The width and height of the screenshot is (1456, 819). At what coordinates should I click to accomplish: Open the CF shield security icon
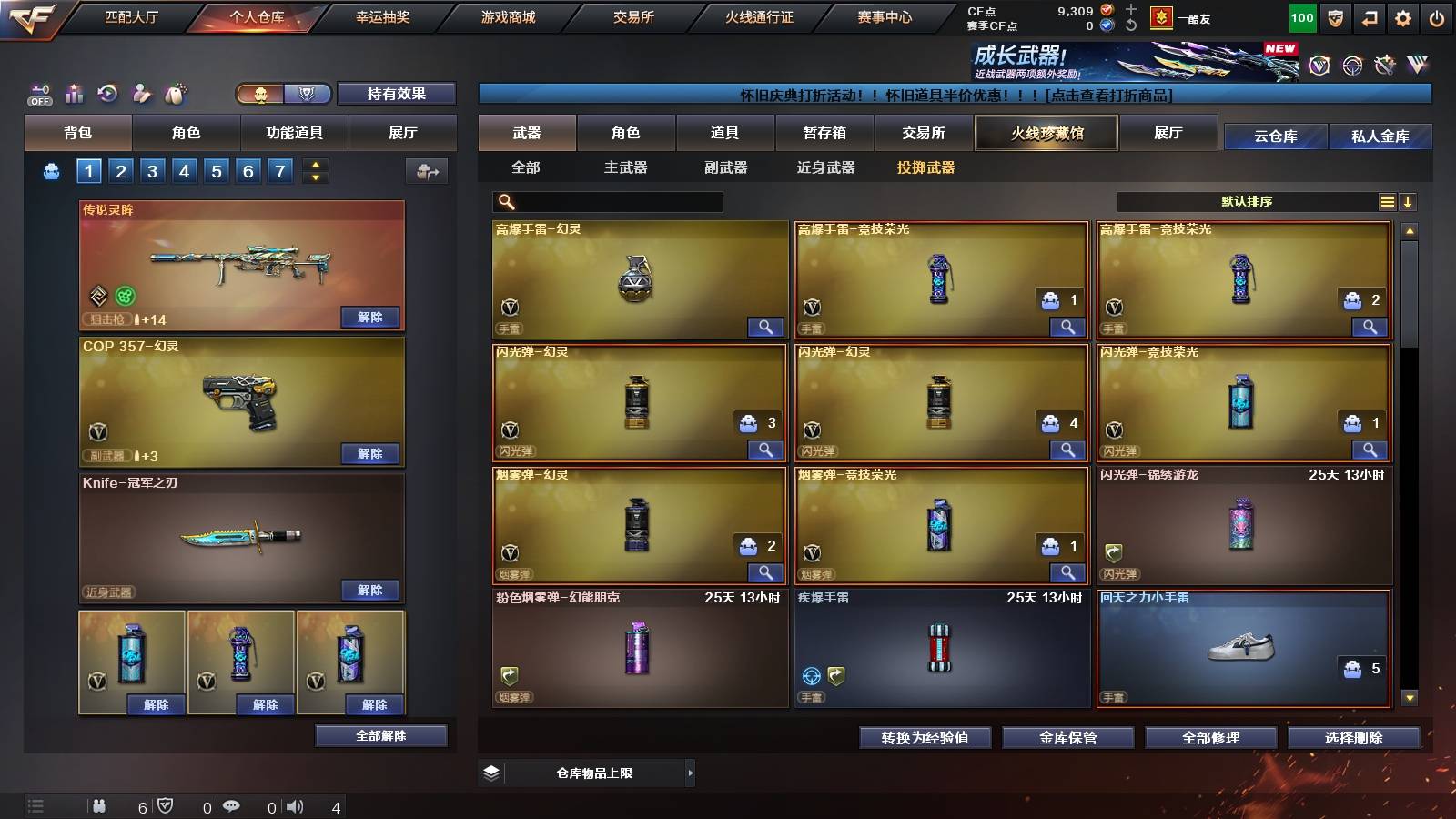(1334, 16)
